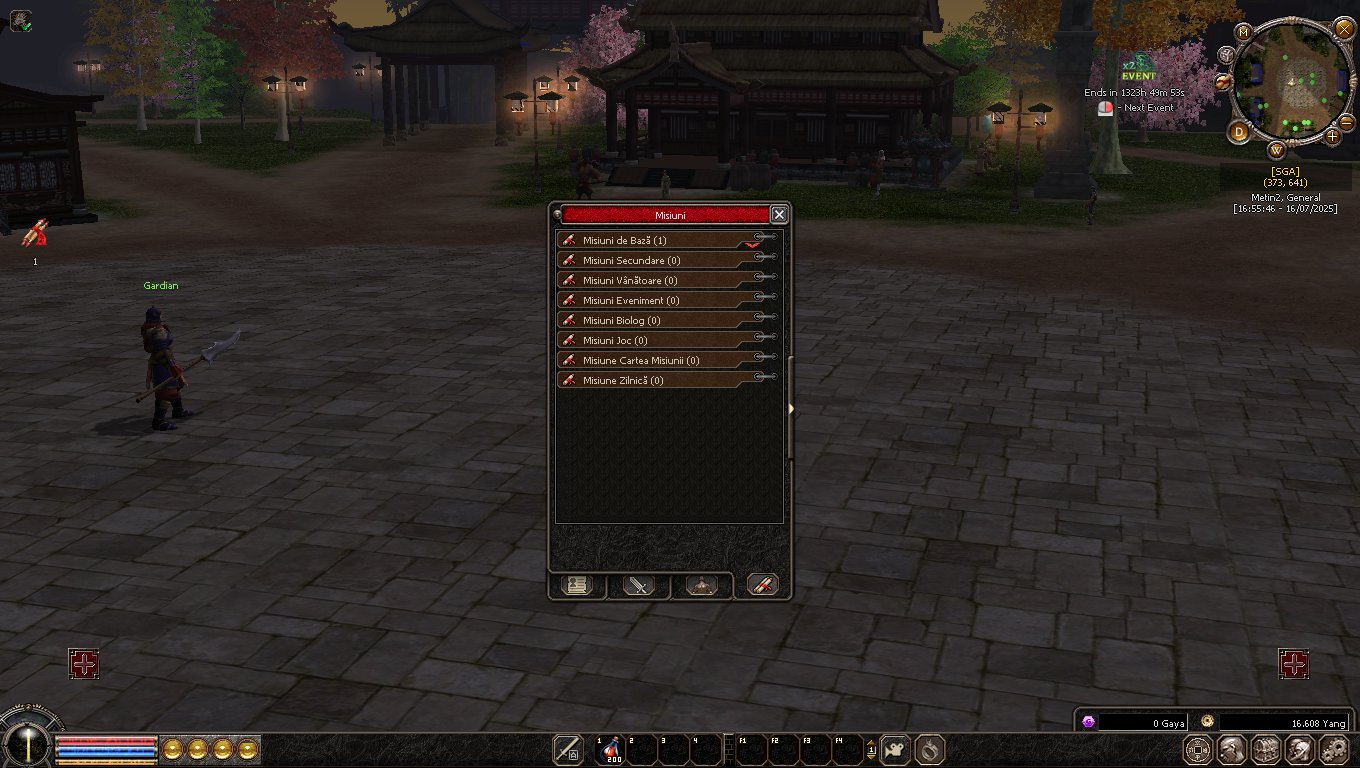Switch to the character info tab
This screenshot has width=1360, height=768.
(576, 586)
